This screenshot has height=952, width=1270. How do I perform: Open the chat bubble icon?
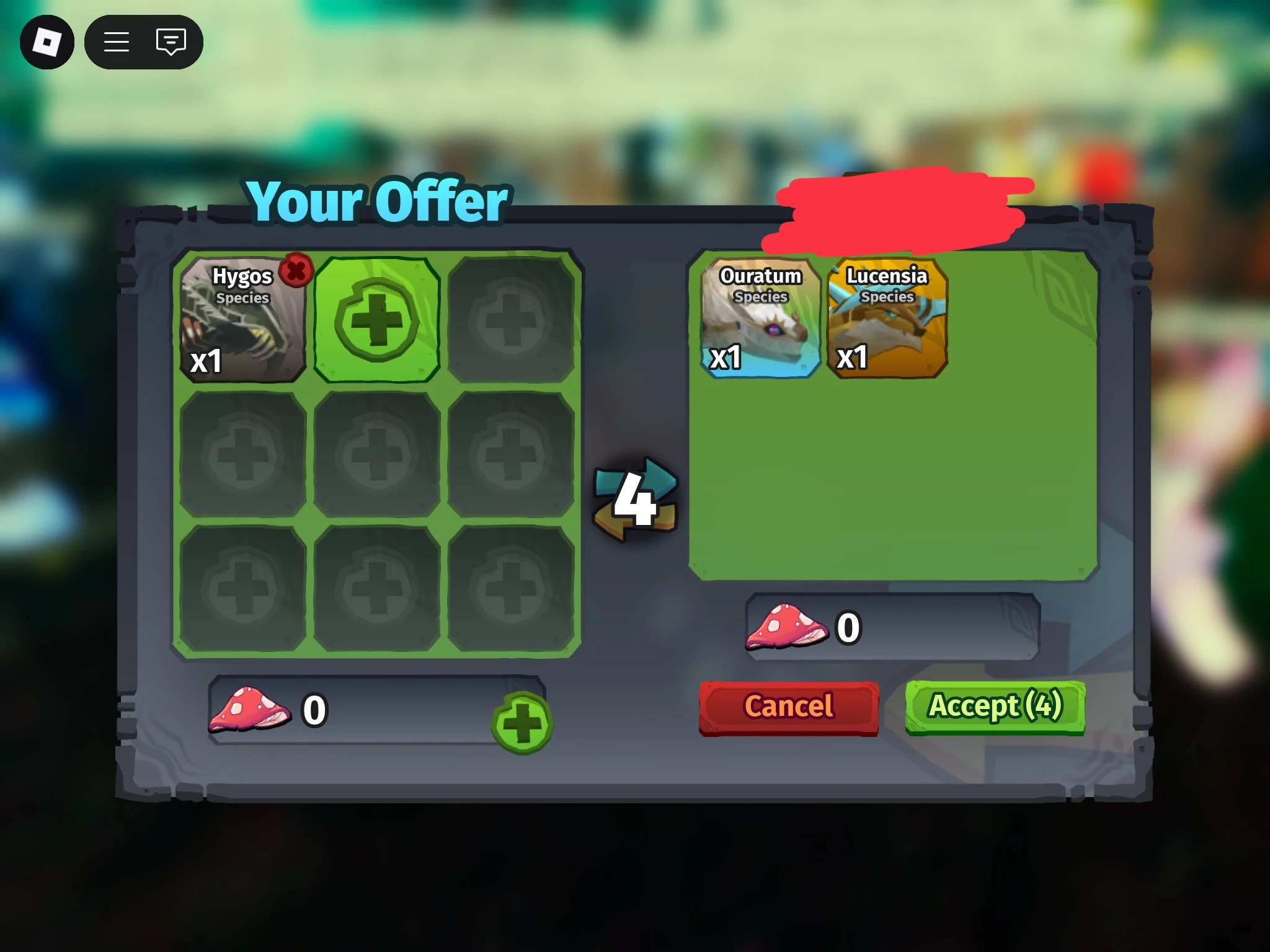pyautogui.click(x=170, y=42)
